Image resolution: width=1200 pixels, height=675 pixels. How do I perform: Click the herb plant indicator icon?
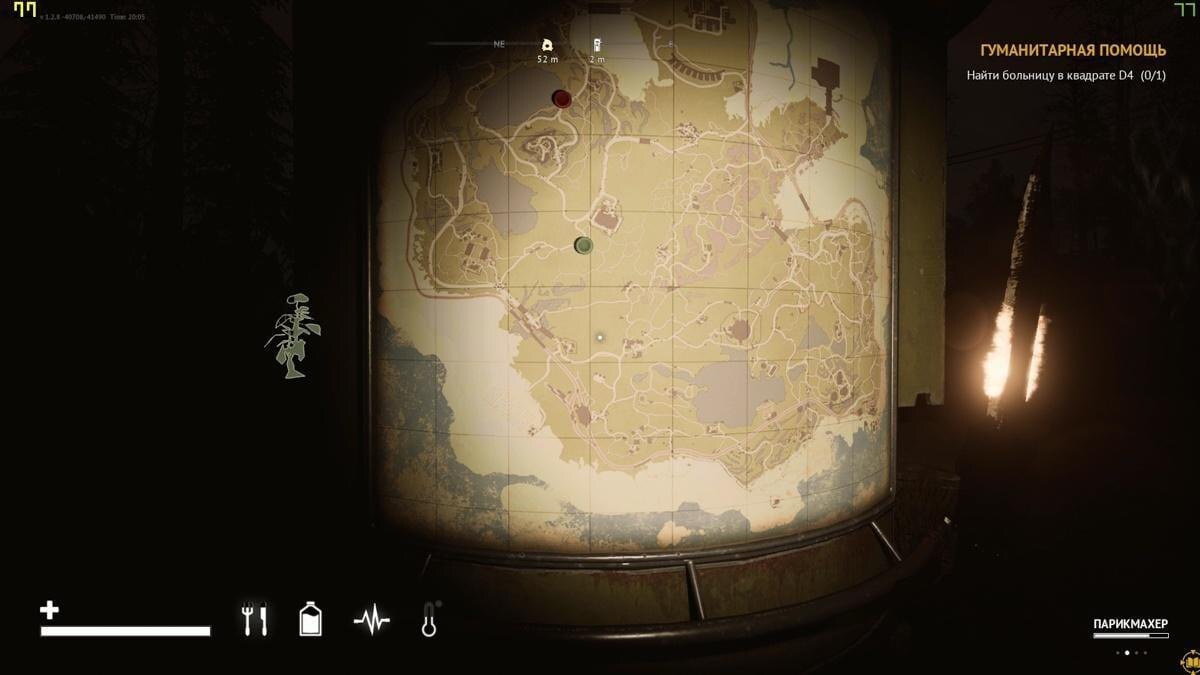click(293, 336)
